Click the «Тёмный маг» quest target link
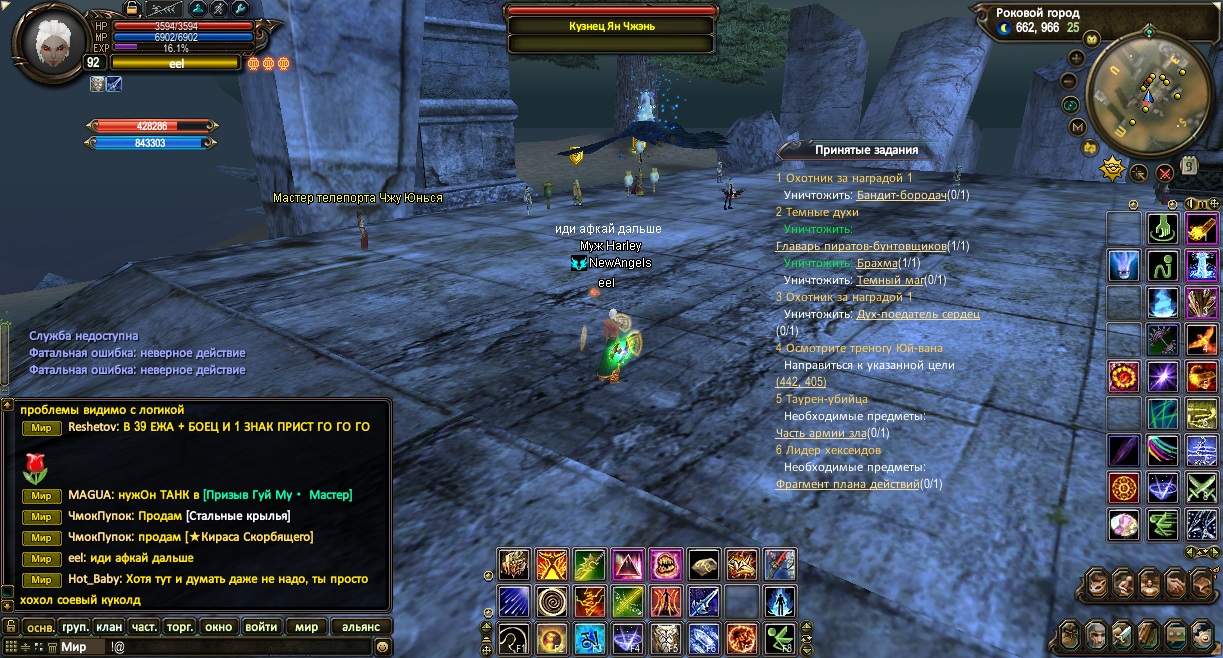 [889, 280]
